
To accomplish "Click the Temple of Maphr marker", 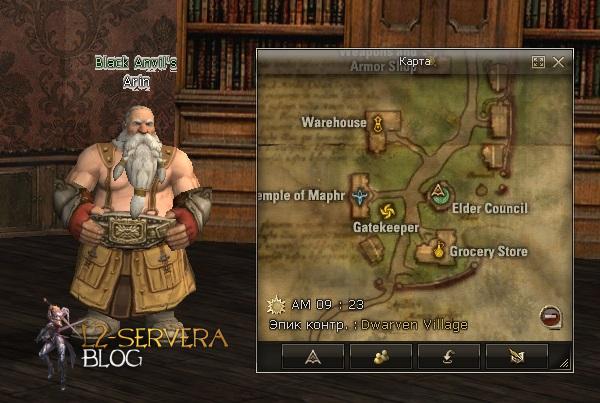I will (x=359, y=196).
